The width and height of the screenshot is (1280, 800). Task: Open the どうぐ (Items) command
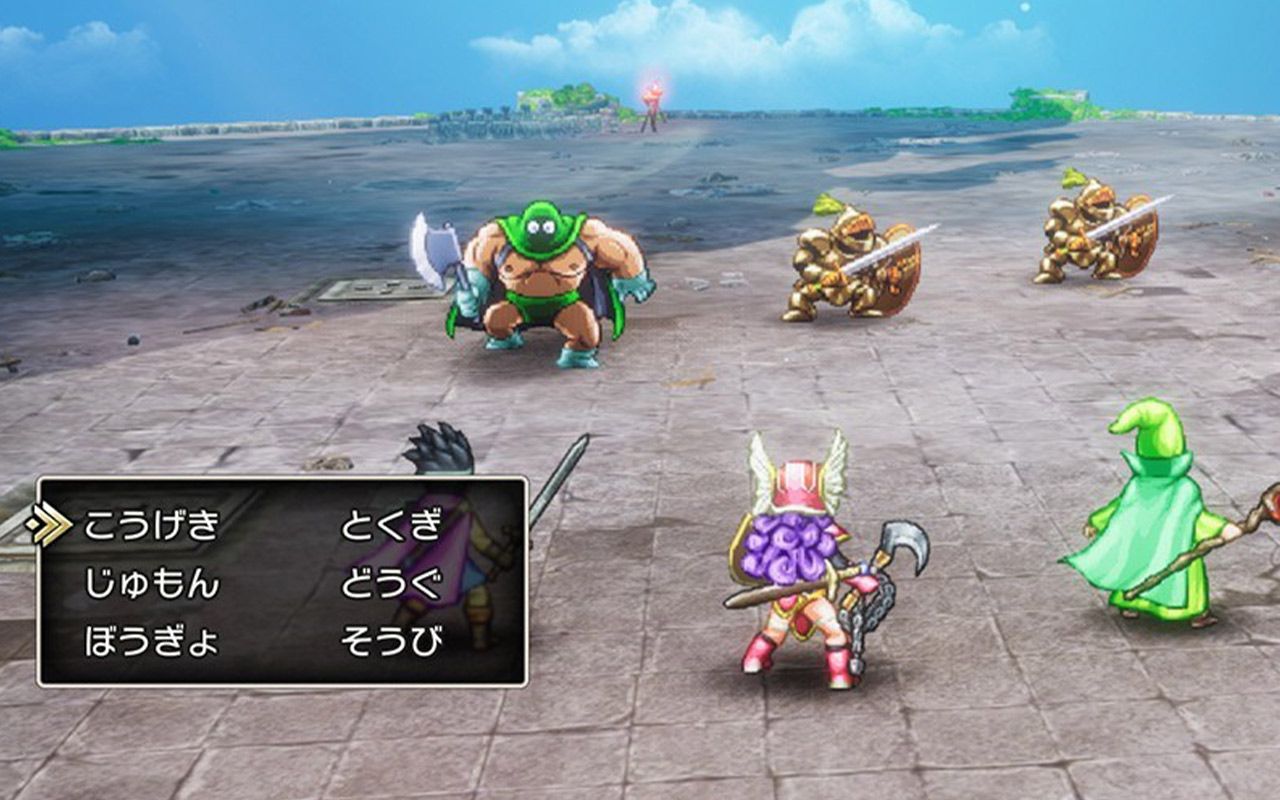point(390,583)
